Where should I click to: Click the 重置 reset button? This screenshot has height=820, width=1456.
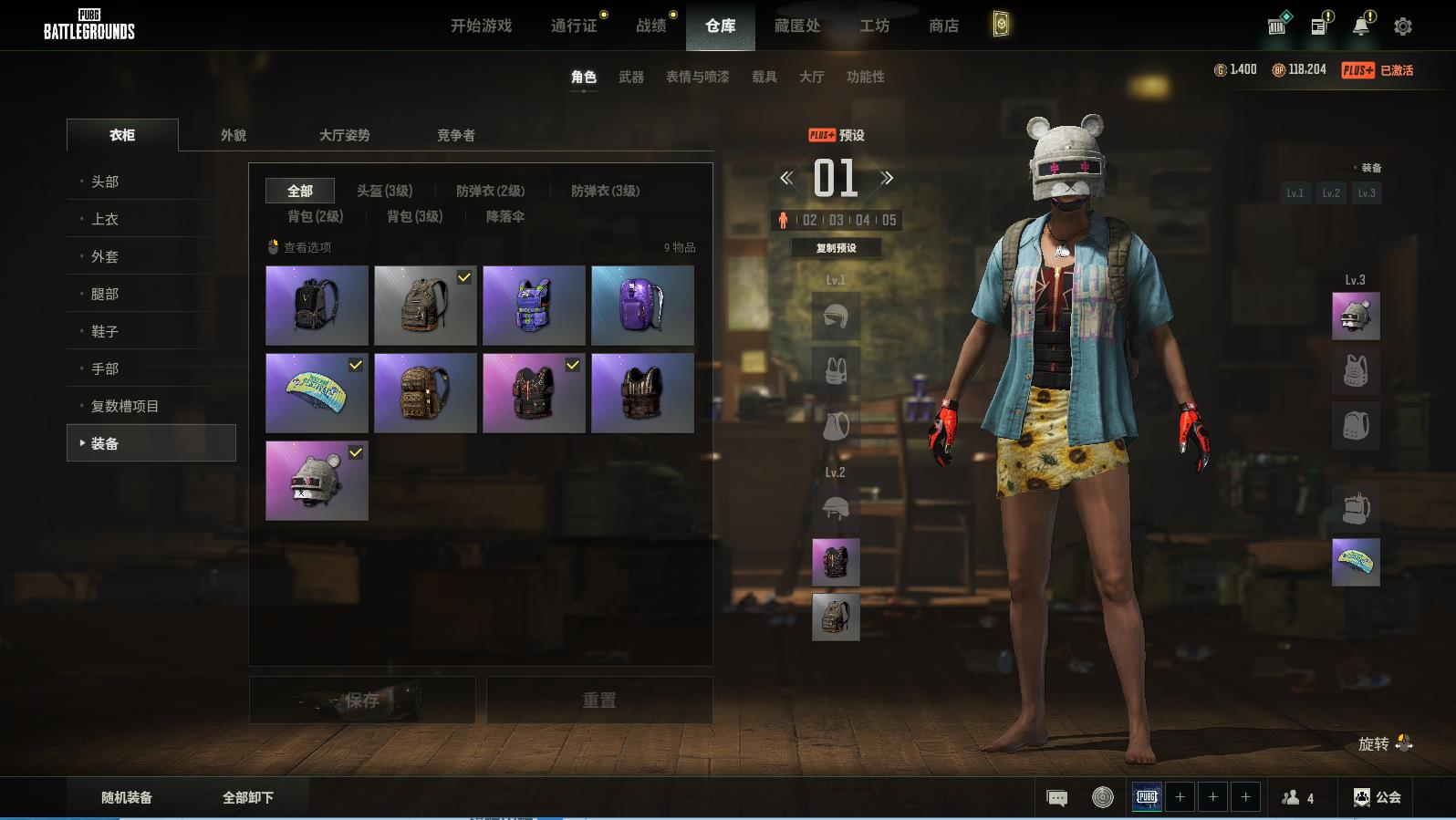click(598, 700)
